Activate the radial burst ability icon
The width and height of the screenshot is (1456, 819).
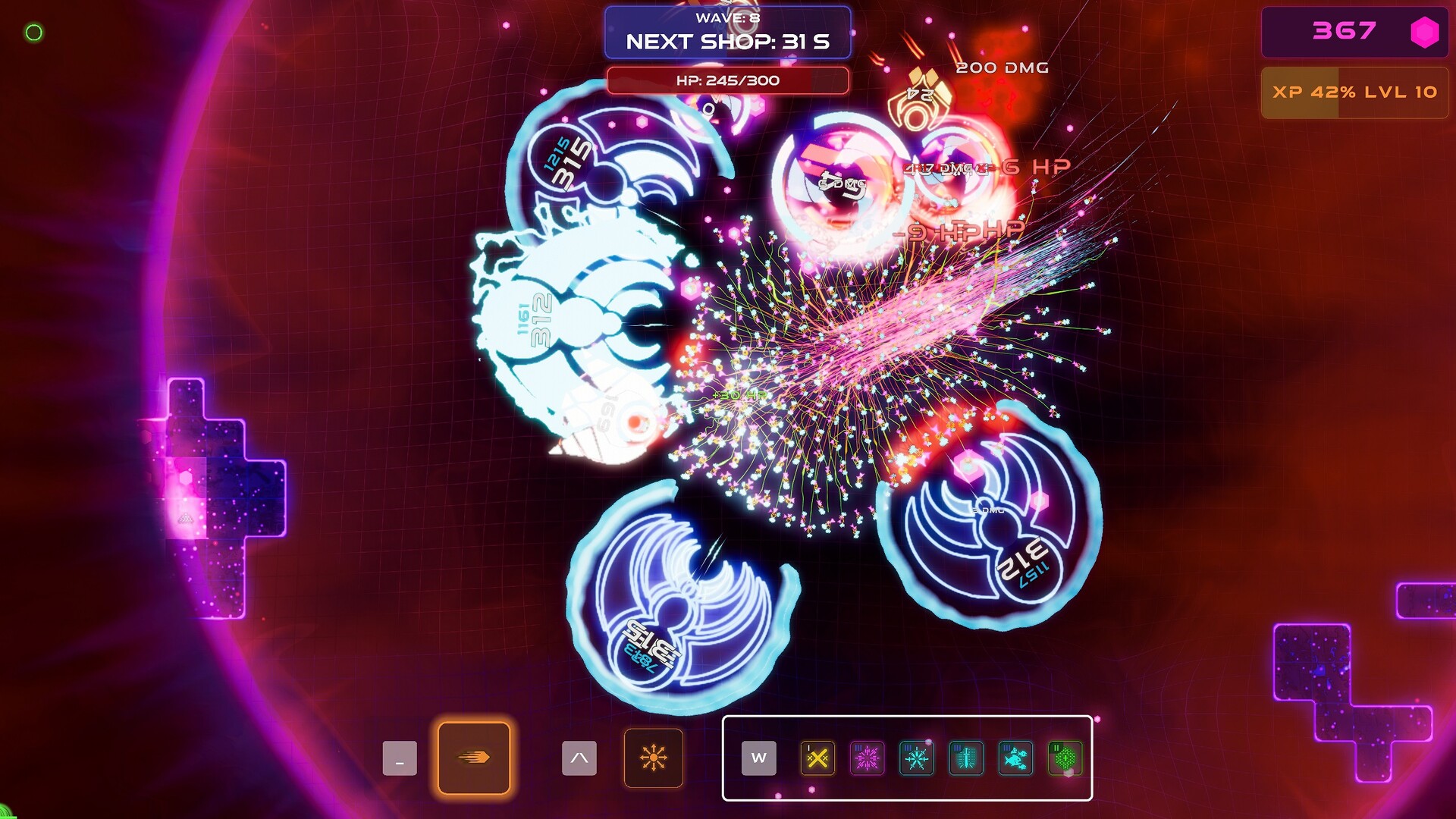[x=654, y=758]
